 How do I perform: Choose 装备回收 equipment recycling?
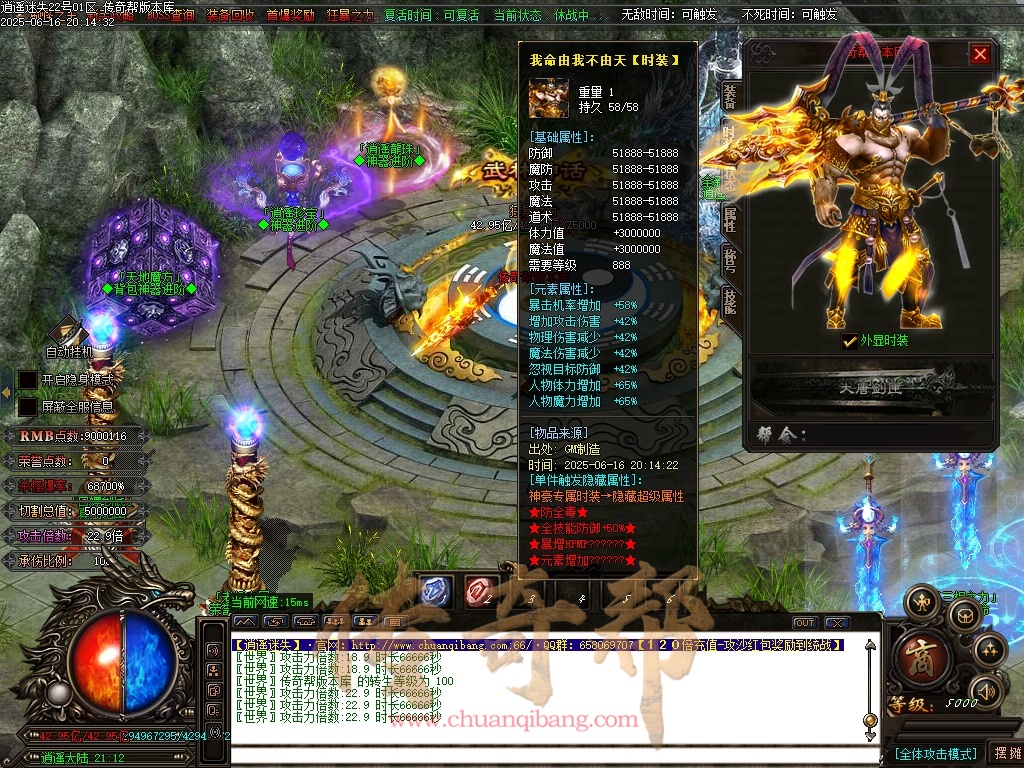(230, 15)
